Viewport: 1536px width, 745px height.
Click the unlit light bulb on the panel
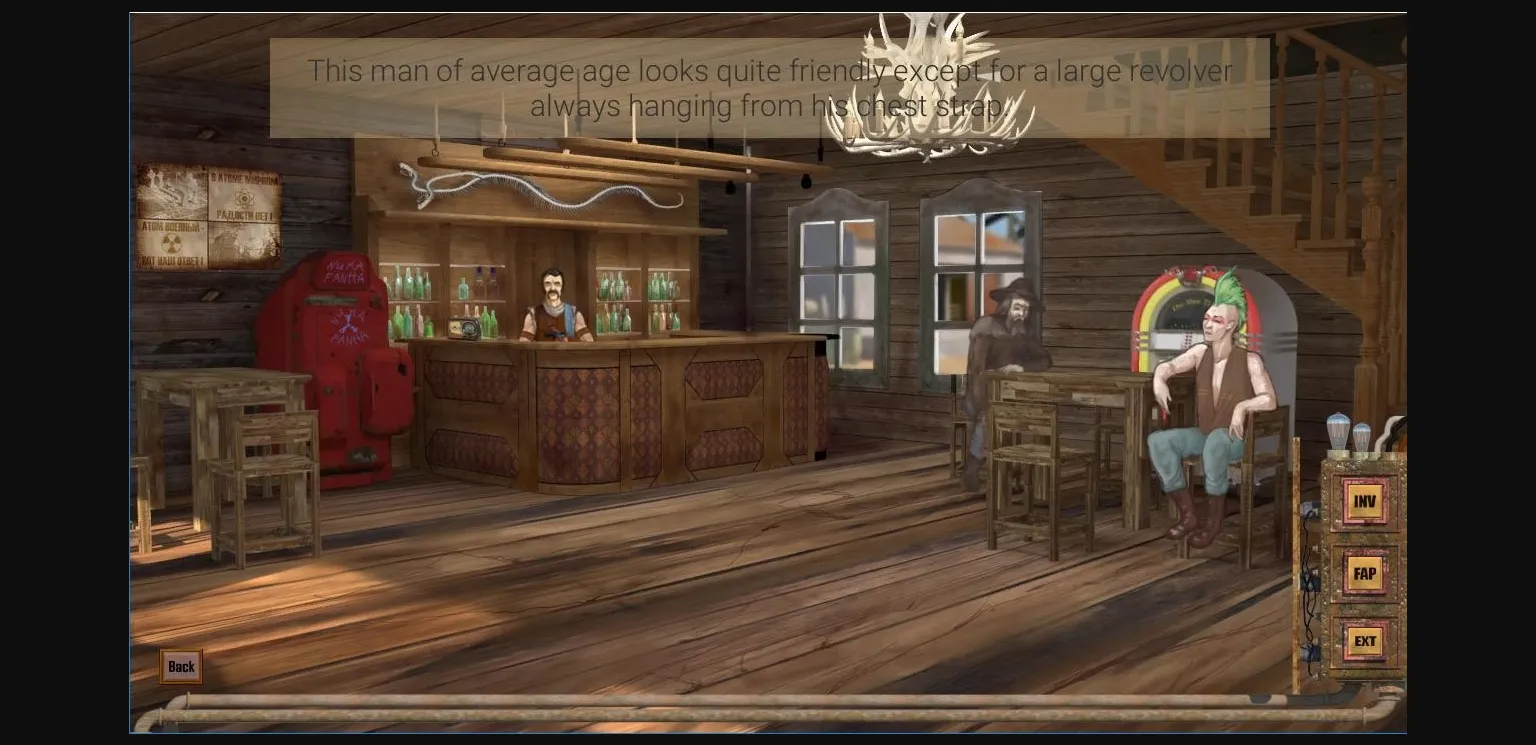pyautogui.click(x=1363, y=437)
